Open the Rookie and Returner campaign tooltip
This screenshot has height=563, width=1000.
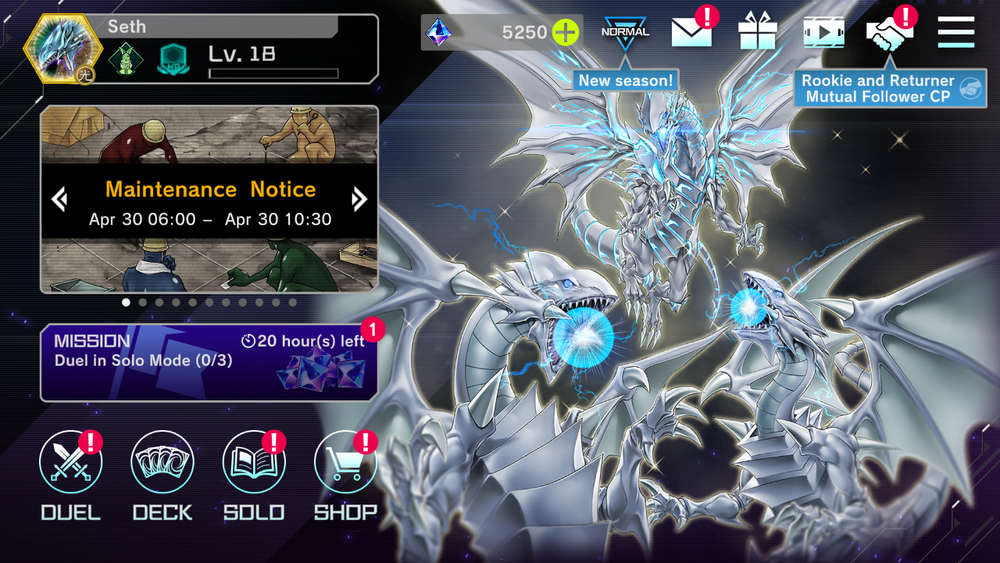point(878,89)
